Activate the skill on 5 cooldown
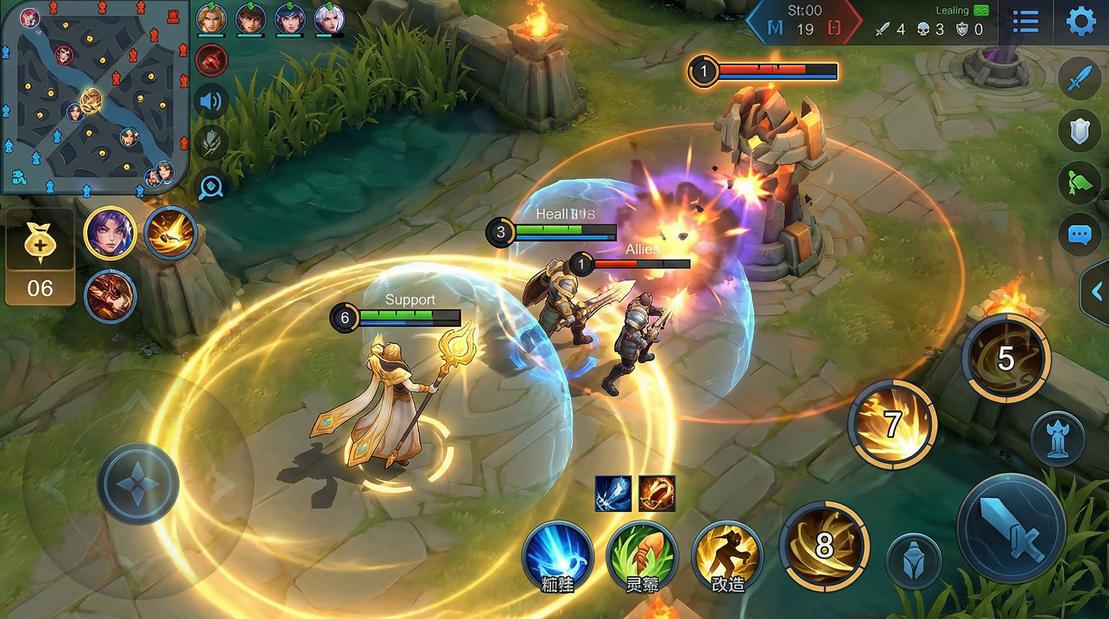This screenshot has height=619, width=1109. point(1005,358)
